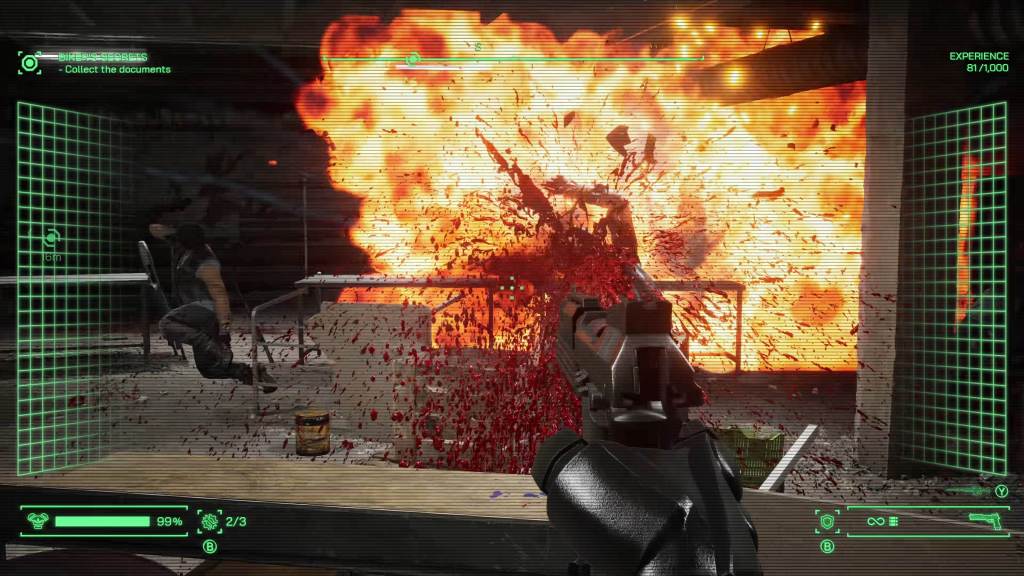The width and height of the screenshot is (1024, 576).
Task: Select the equipped pistol weapon icon
Action: pos(986,521)
